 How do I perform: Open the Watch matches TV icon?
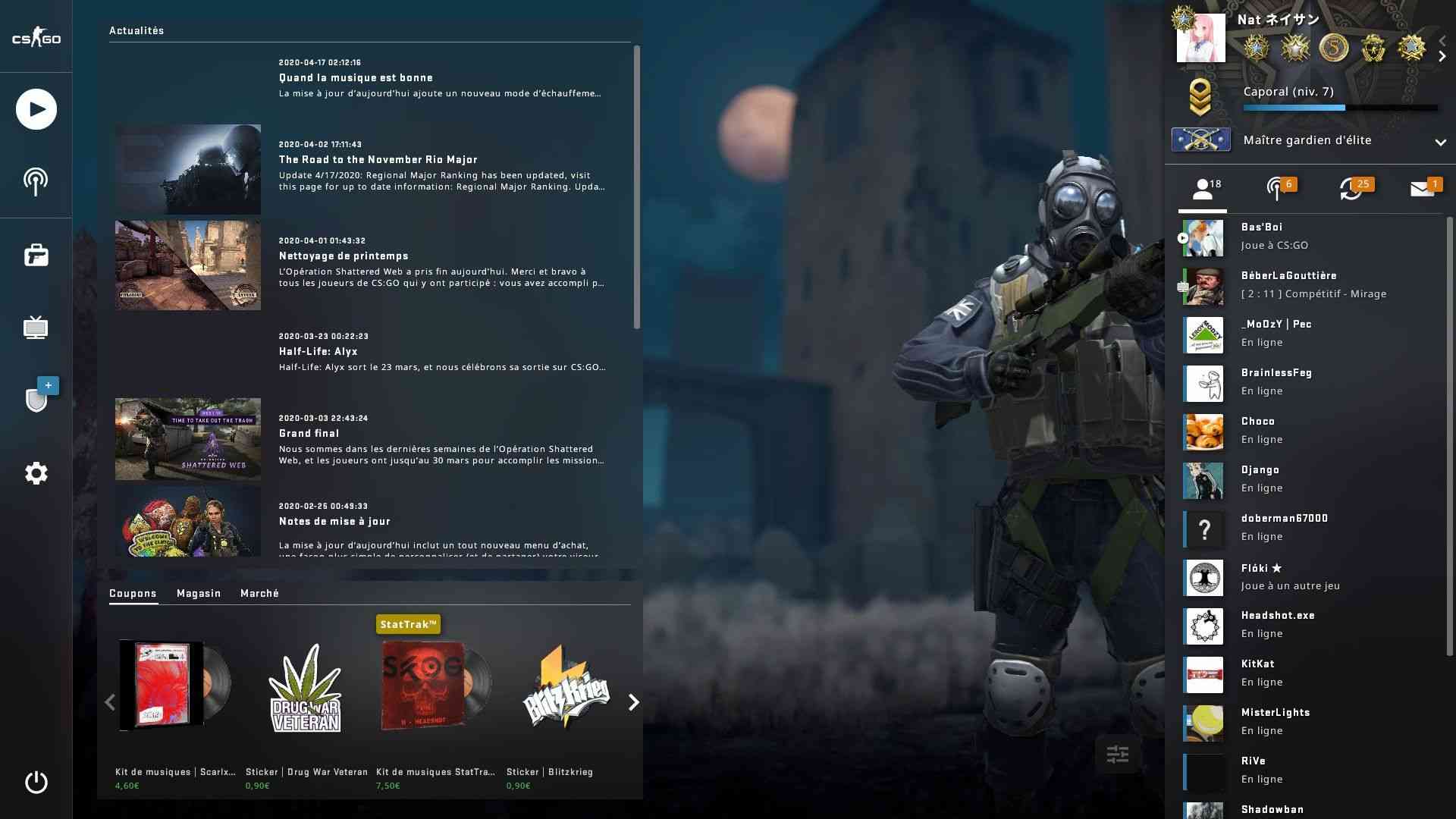[x=36, y=328]
